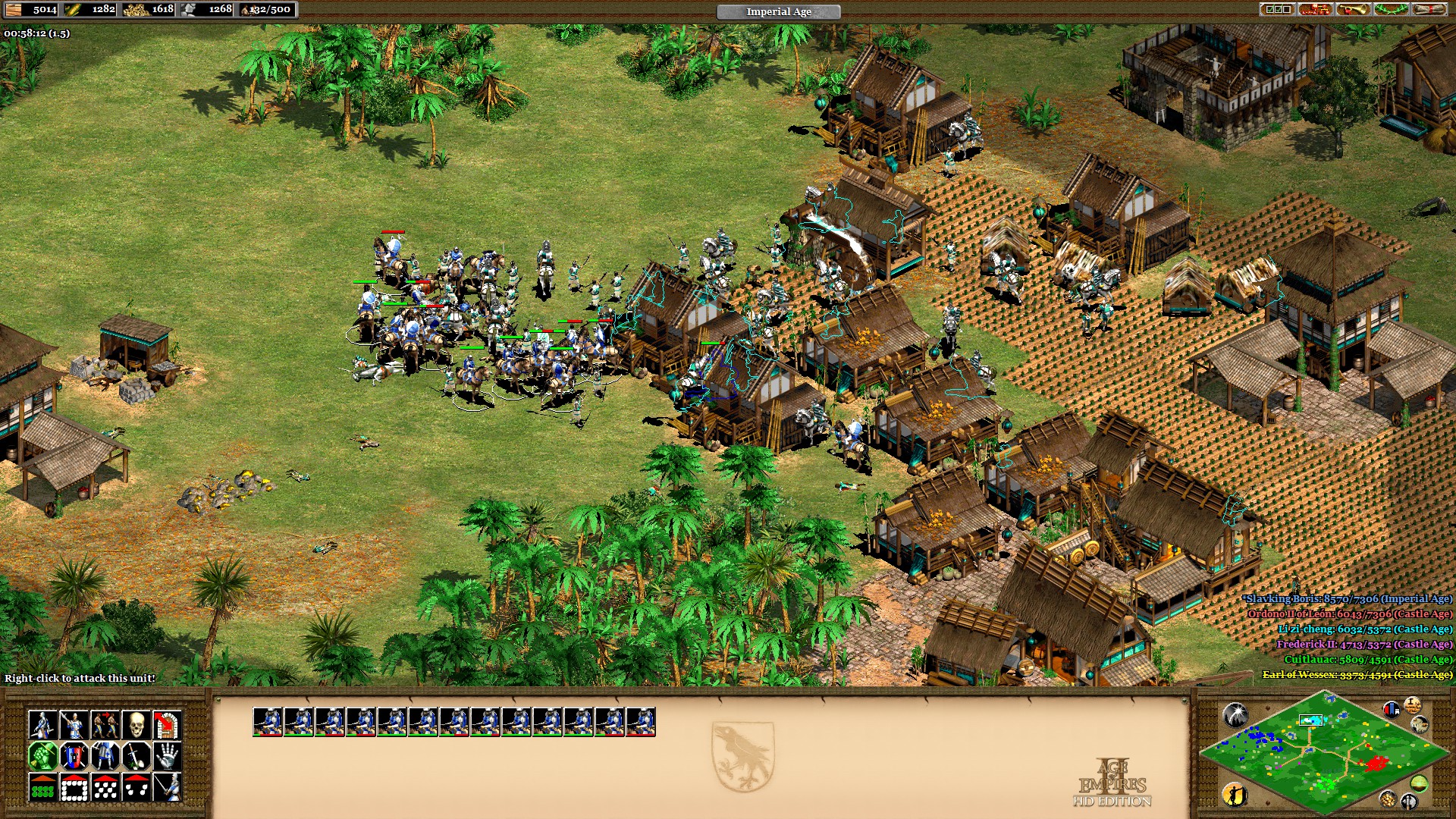Open the scroll game menu button
This screenshot has width=1456, height=819.
click(x=1429, y=10)
